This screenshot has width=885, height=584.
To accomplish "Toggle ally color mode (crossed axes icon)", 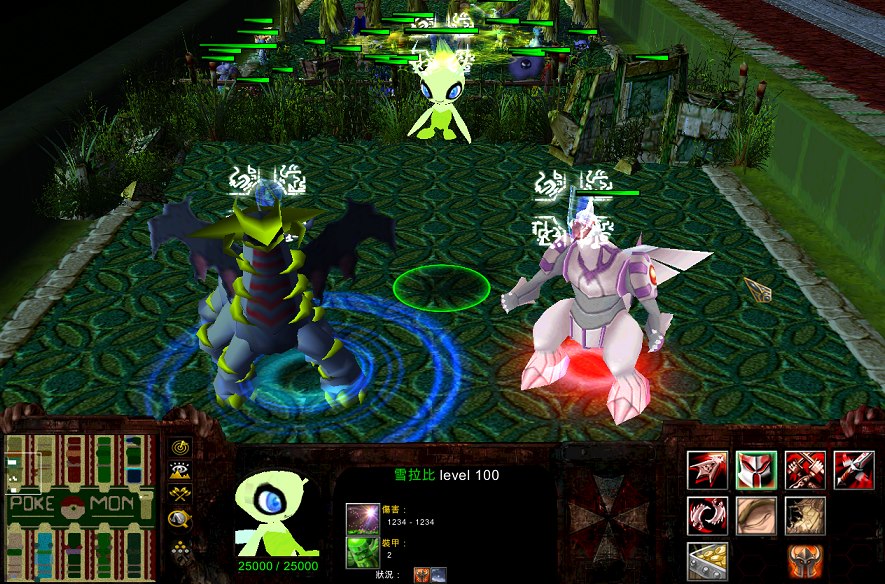I will [x=180, y=493].
